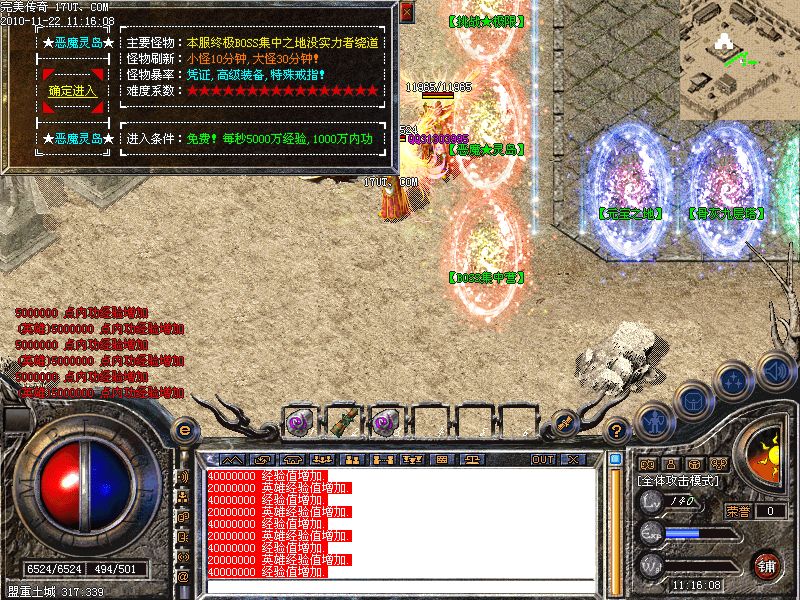This screenshot has height=600, width=800.
Task: Click the chat input line
Action: (x=400, y=585)
